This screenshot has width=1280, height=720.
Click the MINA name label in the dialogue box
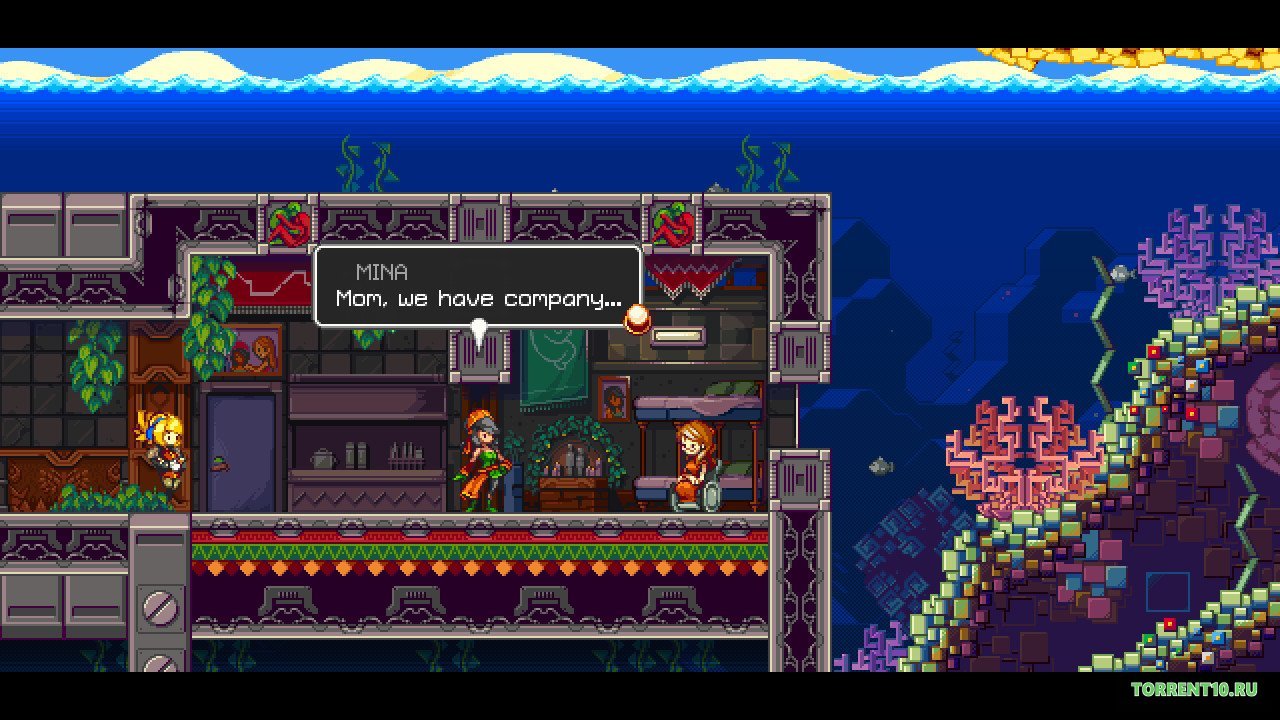click(x=382, y=271)
